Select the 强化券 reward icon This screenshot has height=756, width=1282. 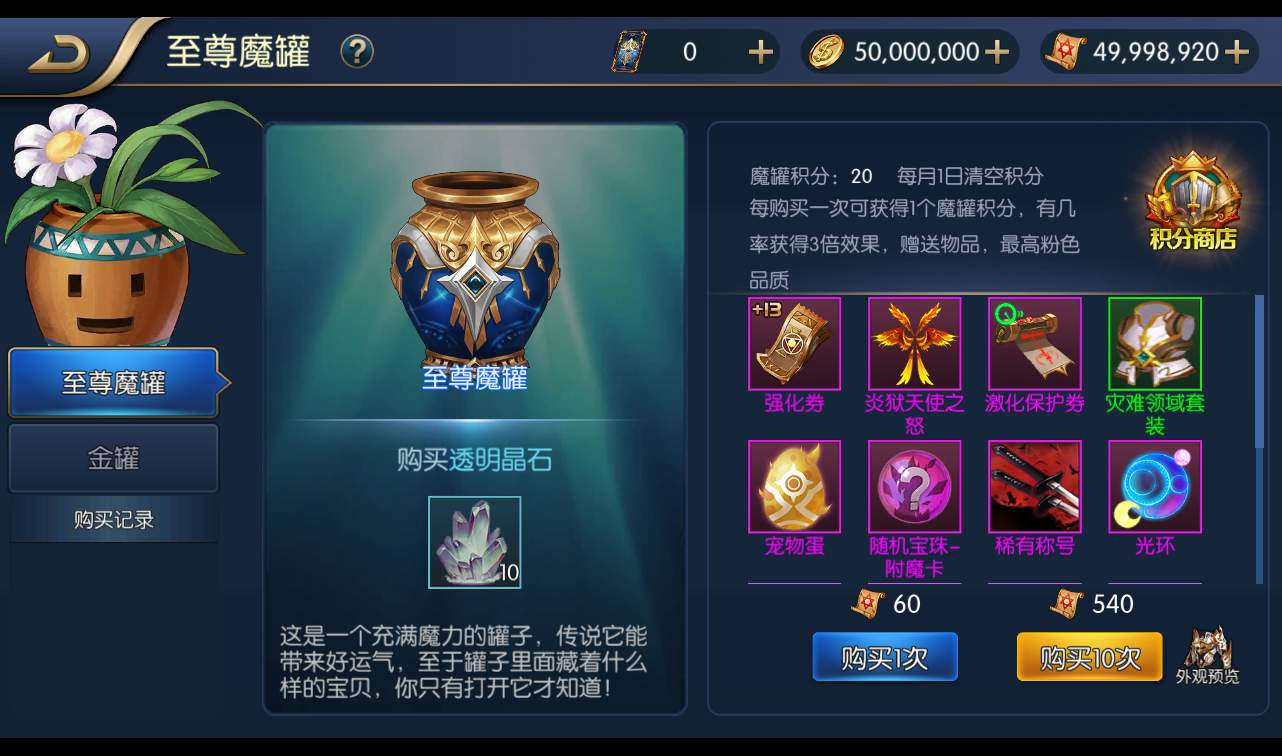(794, 343)
